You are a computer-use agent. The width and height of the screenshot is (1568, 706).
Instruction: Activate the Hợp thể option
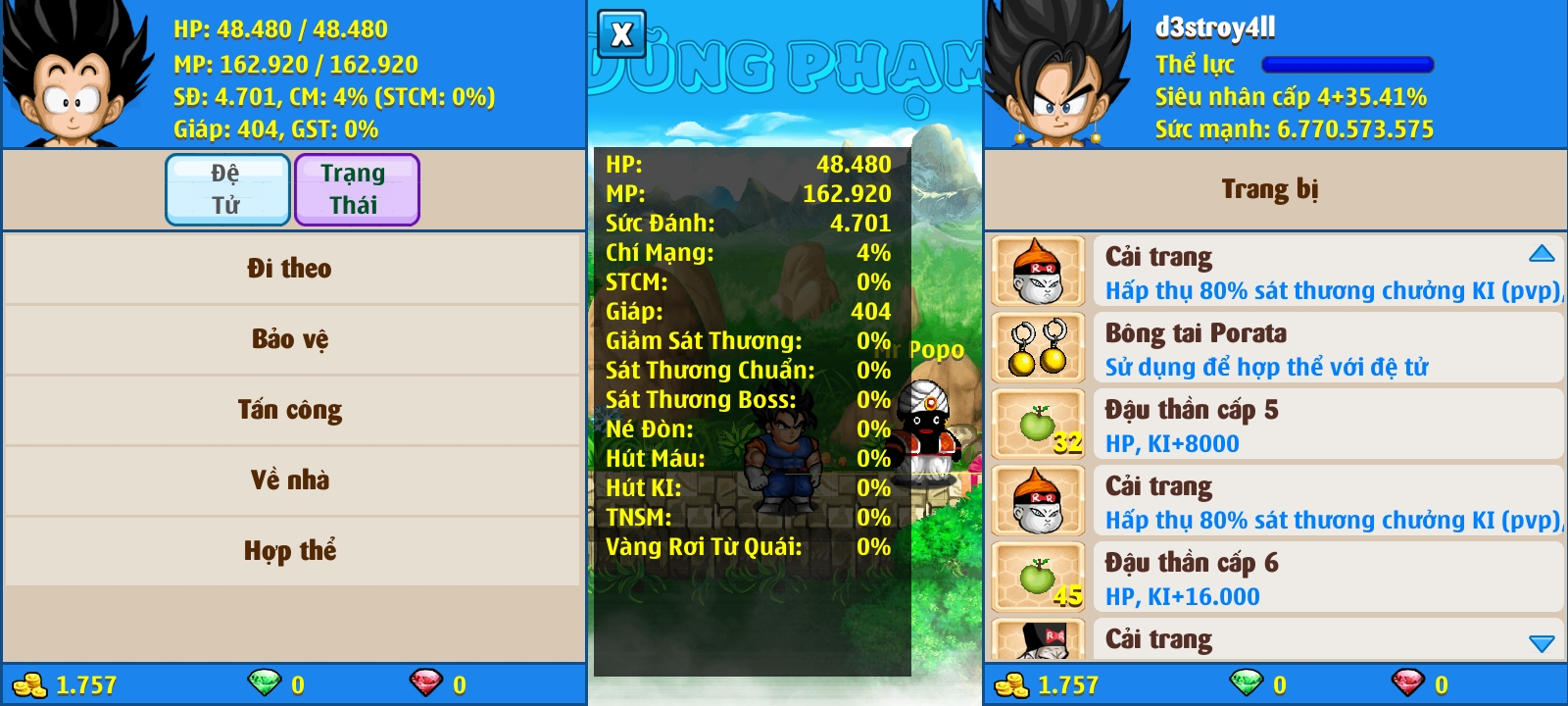coord(290,551)
